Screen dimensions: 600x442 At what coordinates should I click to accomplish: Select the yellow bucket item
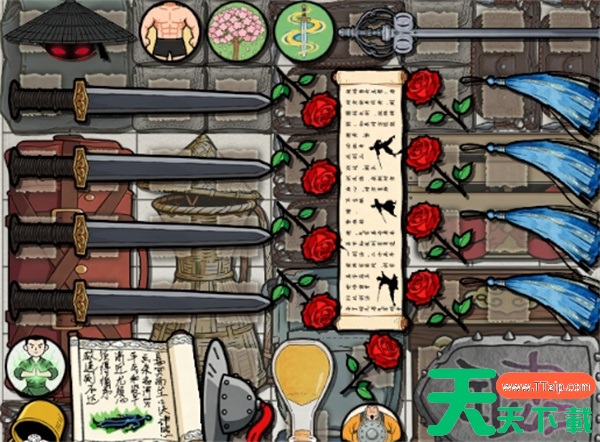tap(34, 423)
